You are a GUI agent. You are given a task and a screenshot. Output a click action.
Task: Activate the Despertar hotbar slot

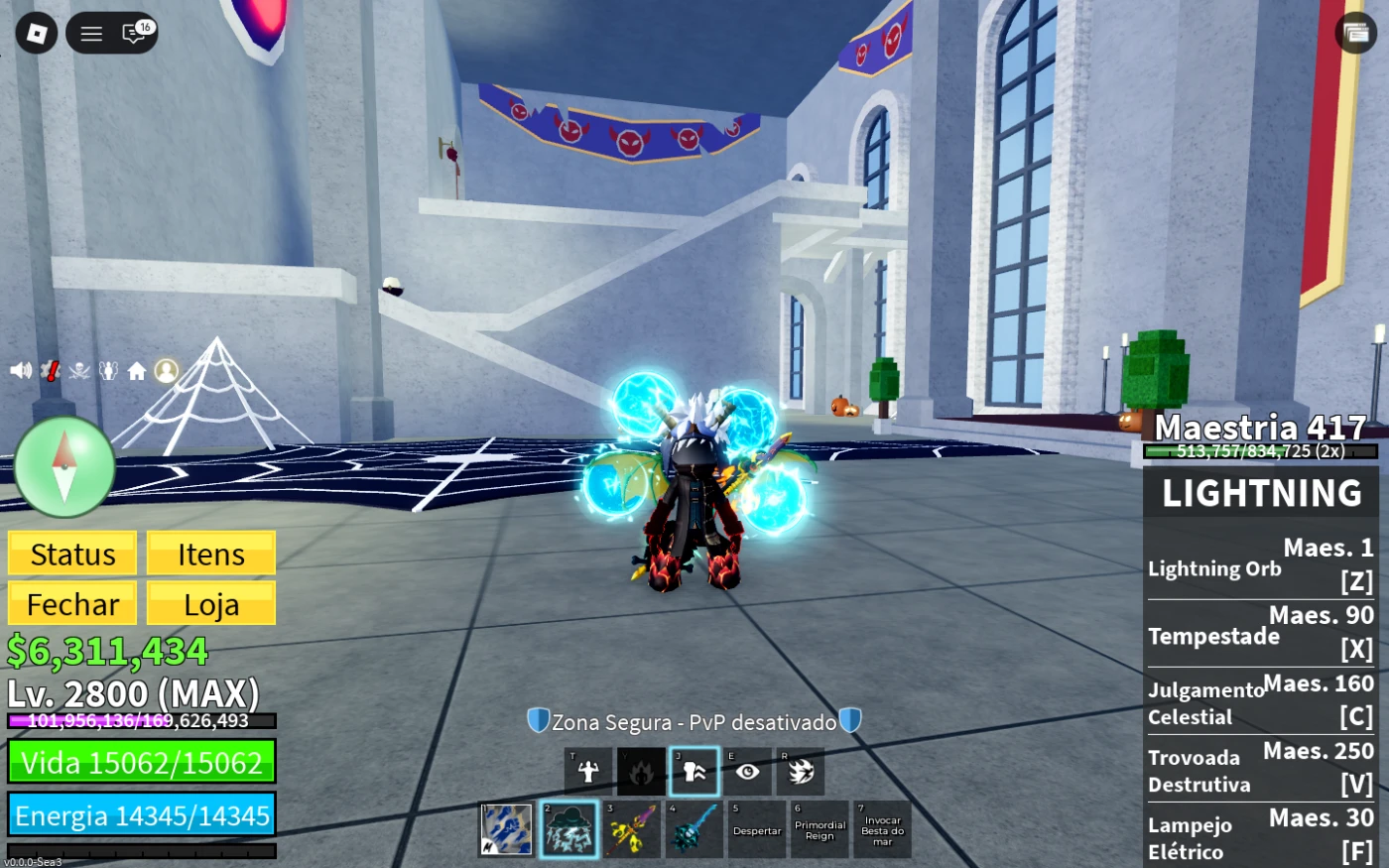757,829
